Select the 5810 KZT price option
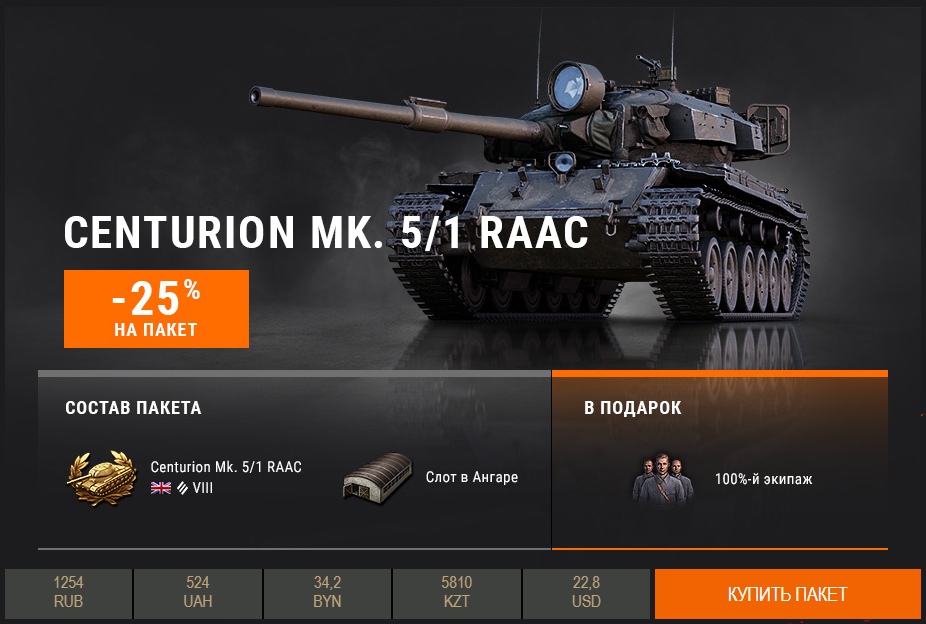Viewport: 926px width, 624px height. tap(457, 593)
